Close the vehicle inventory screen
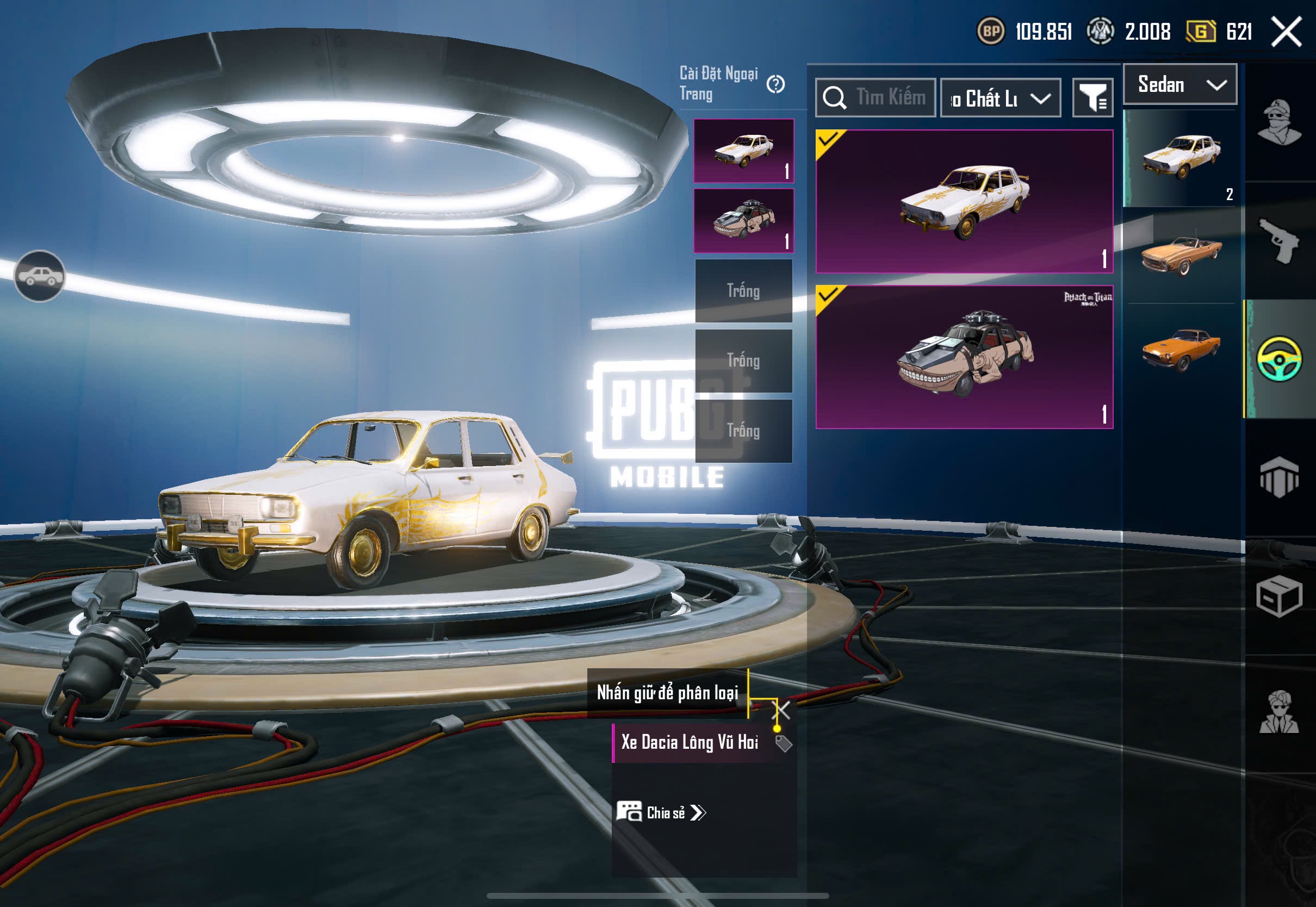 click(1287, 31)
